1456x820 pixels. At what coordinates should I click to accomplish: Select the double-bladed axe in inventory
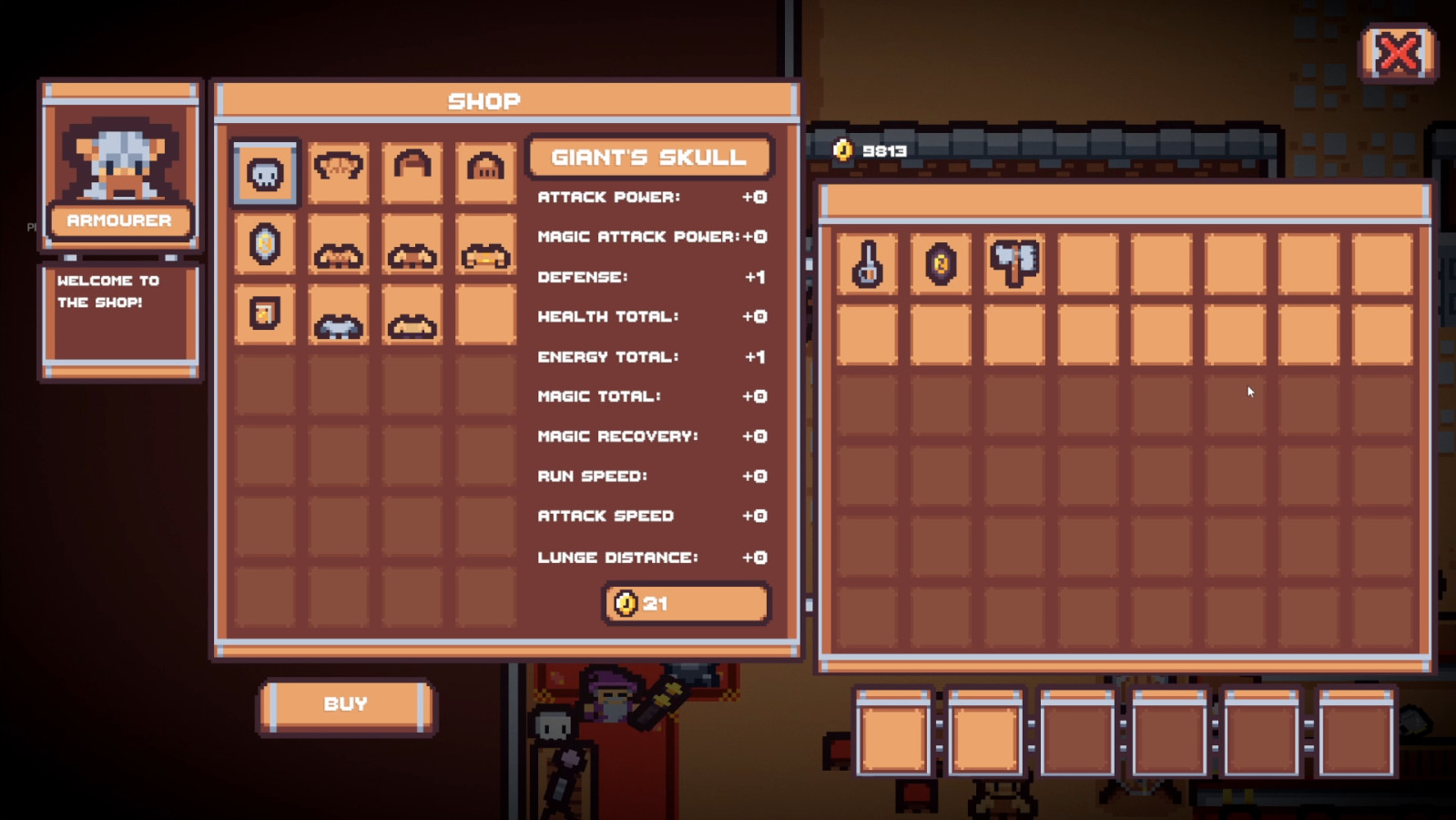pyautogui.click(x=1014, y=264)
